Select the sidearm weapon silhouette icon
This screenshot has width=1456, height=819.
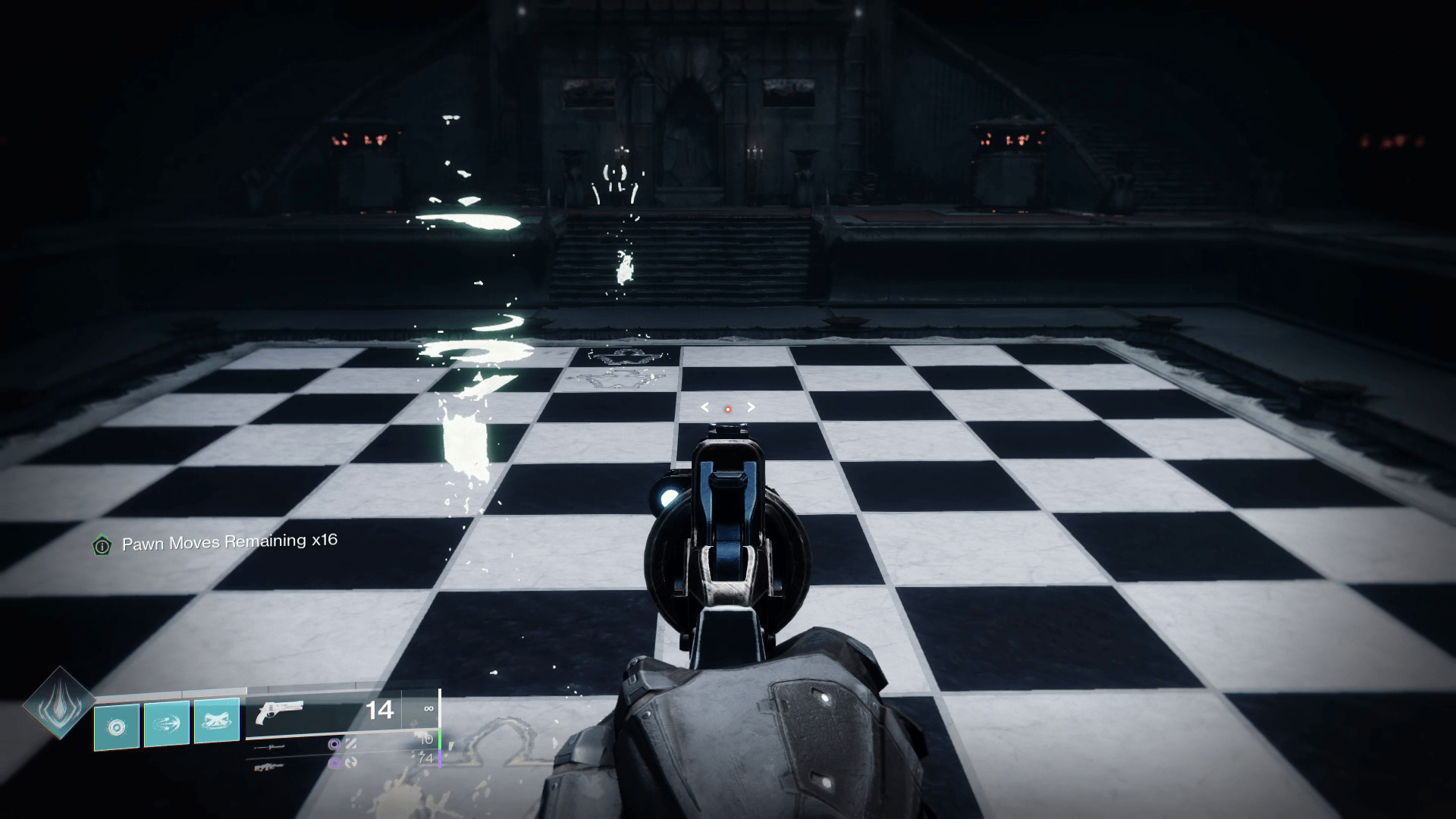269,747
